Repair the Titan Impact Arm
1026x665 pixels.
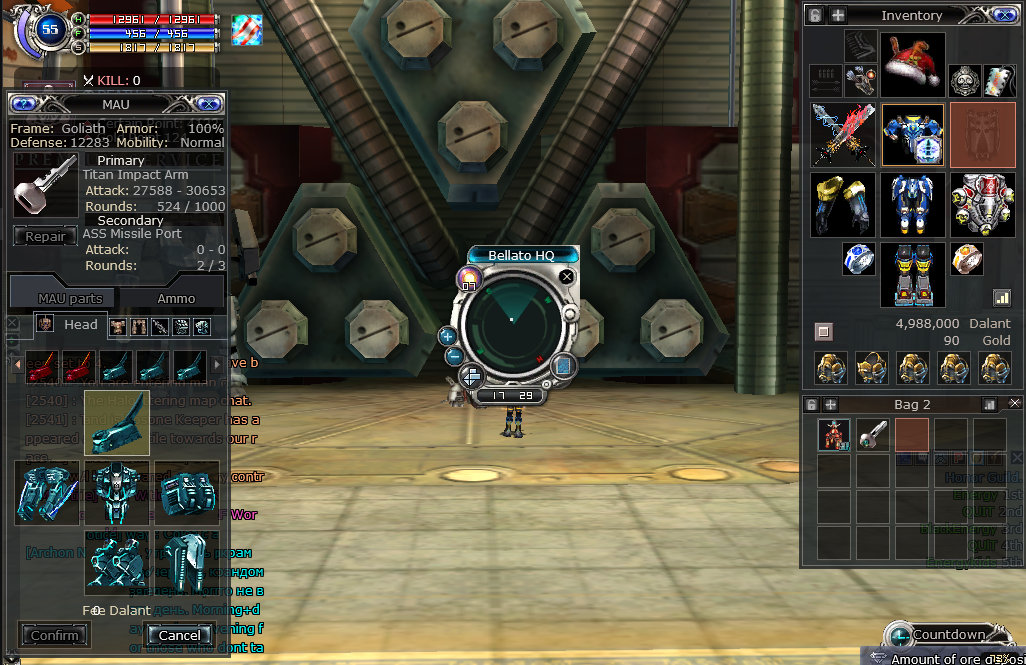(x=45, y=237)
